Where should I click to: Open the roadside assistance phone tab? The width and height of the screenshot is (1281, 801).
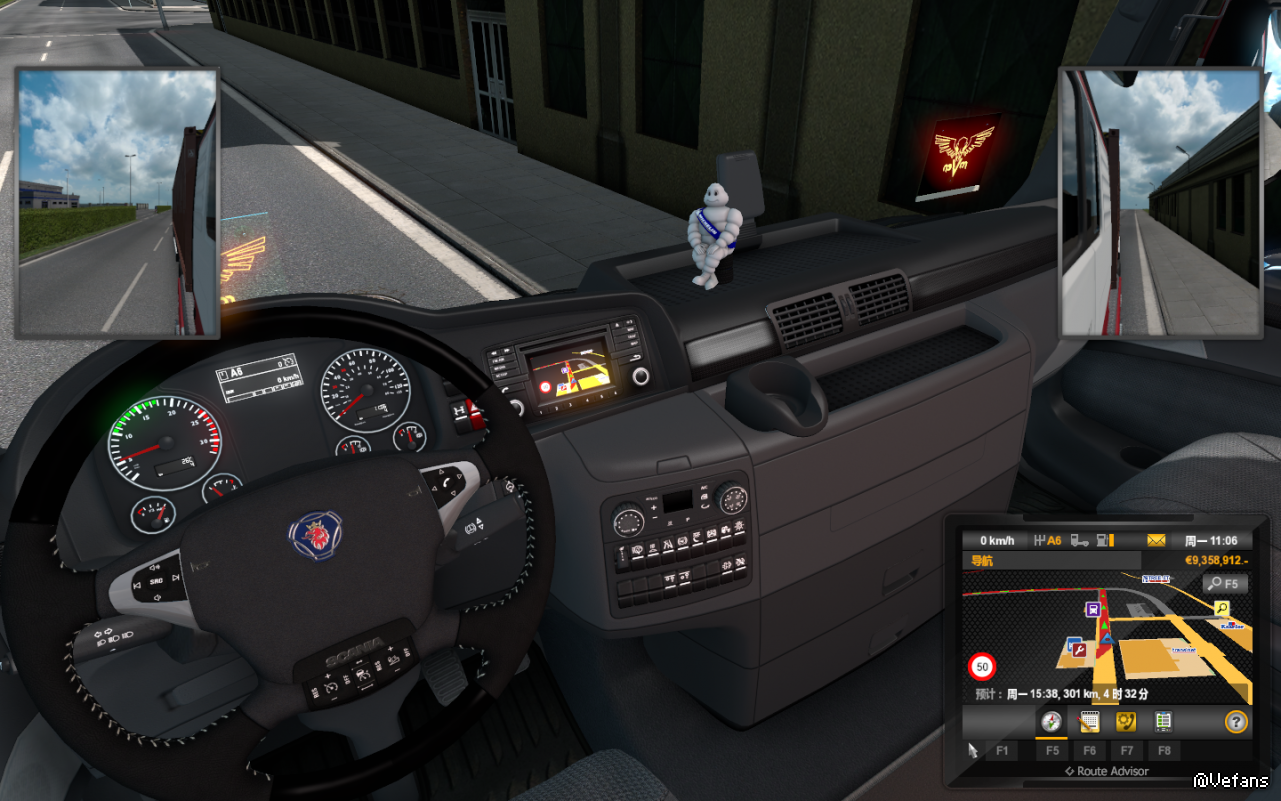point(1126,721)
